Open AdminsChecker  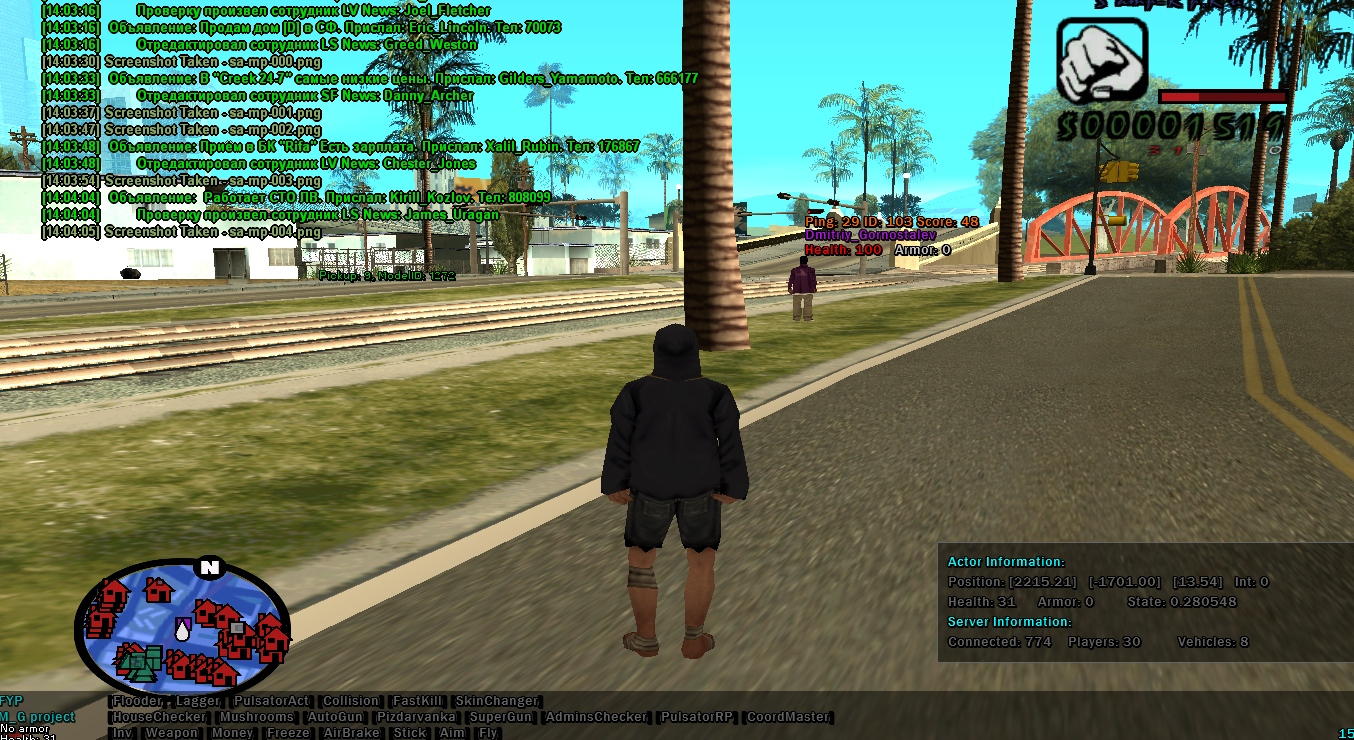pos(598,717)
